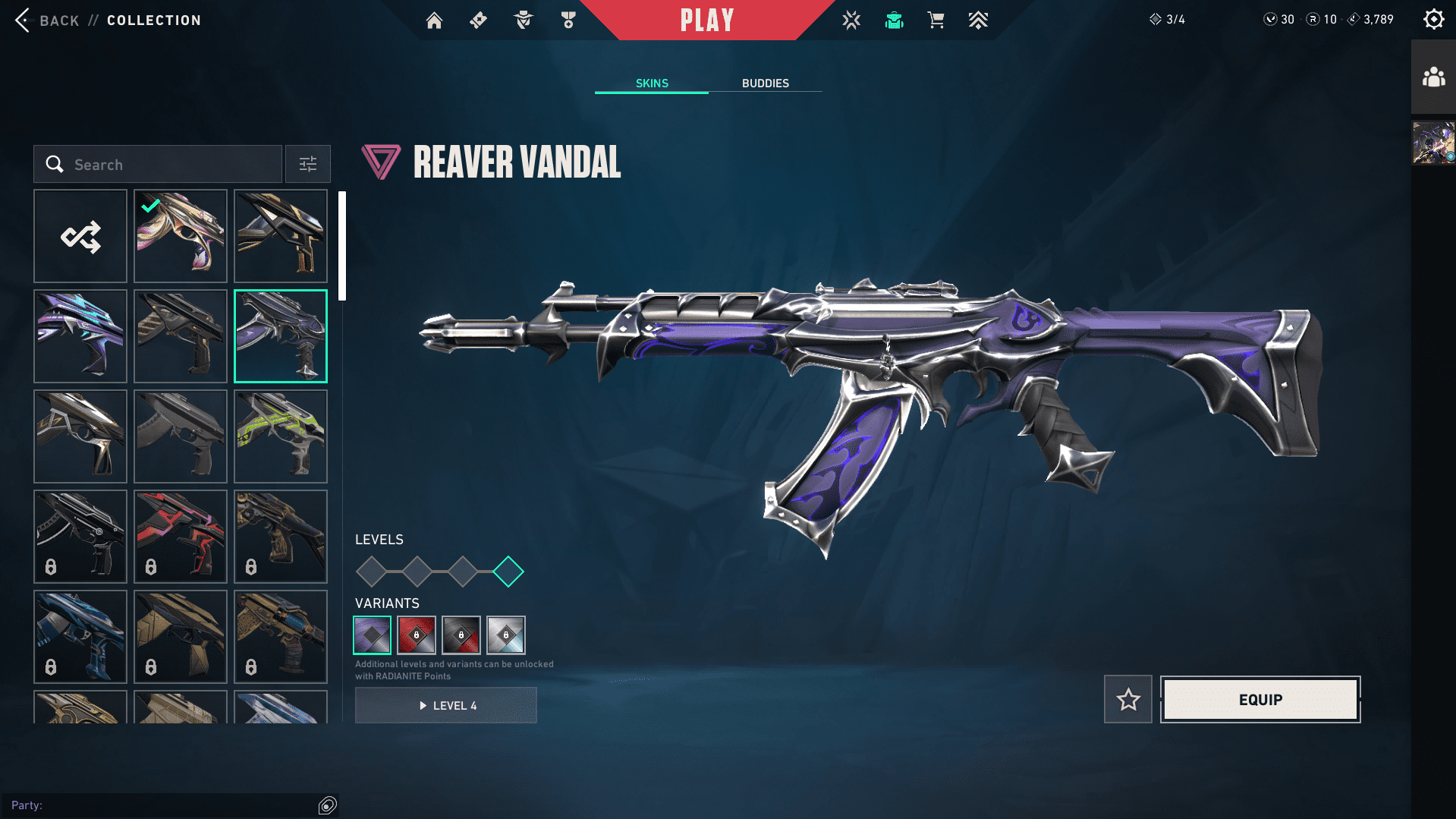Select the currently equipped checkmarked Vandal skin
This screenshot has width=1456, height=819.
click(x=181, y=236)
